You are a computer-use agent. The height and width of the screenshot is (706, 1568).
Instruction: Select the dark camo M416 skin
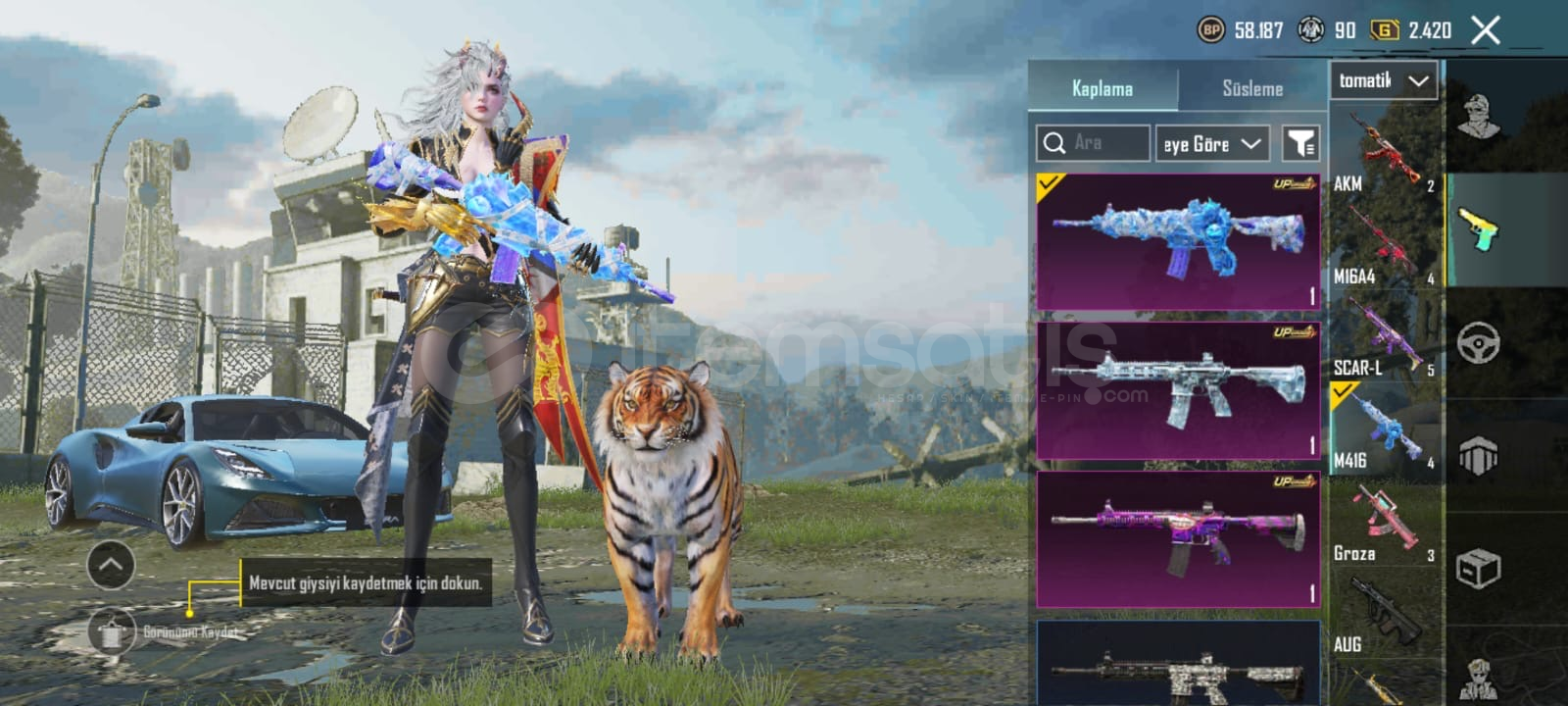(1178, 667)
